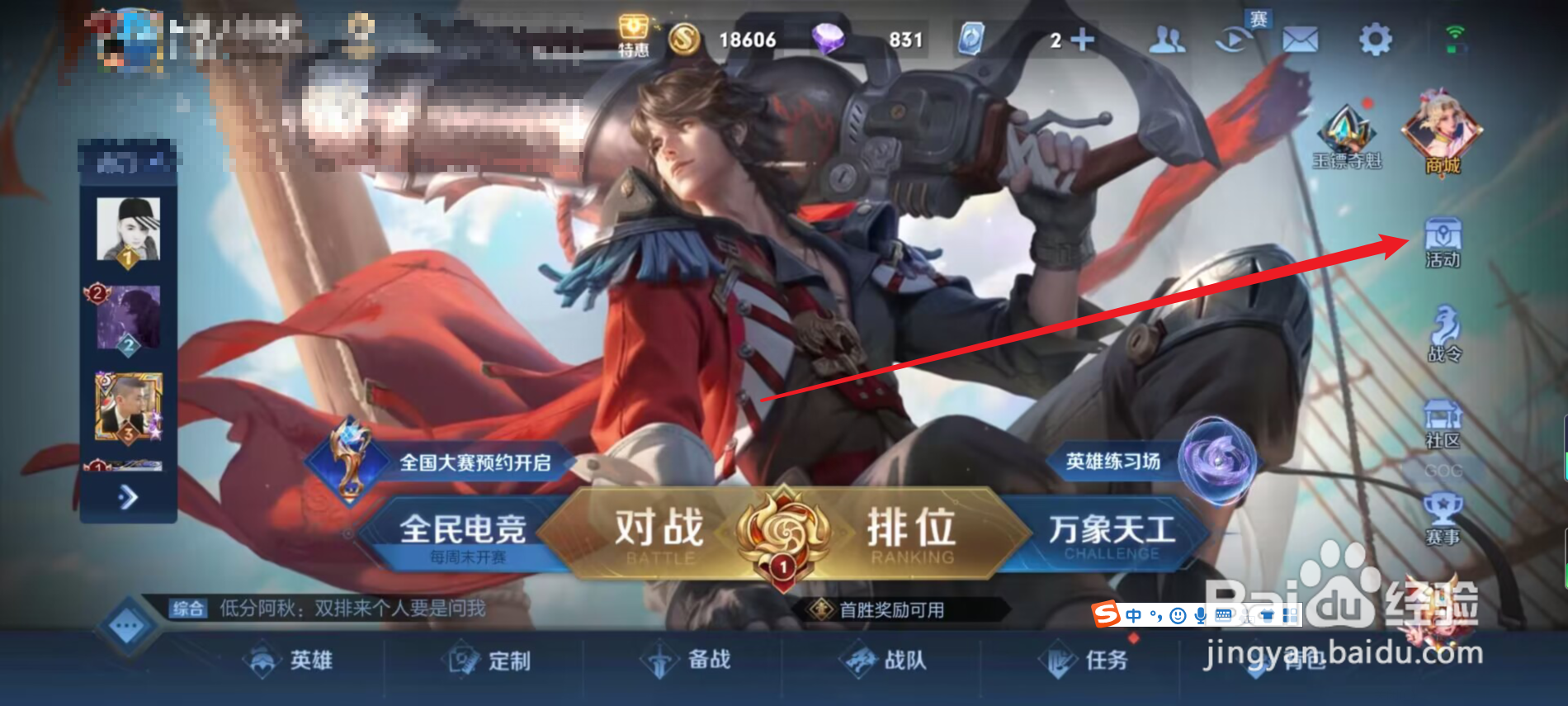Open the 综合 chat channel selector

click(187, 609)
